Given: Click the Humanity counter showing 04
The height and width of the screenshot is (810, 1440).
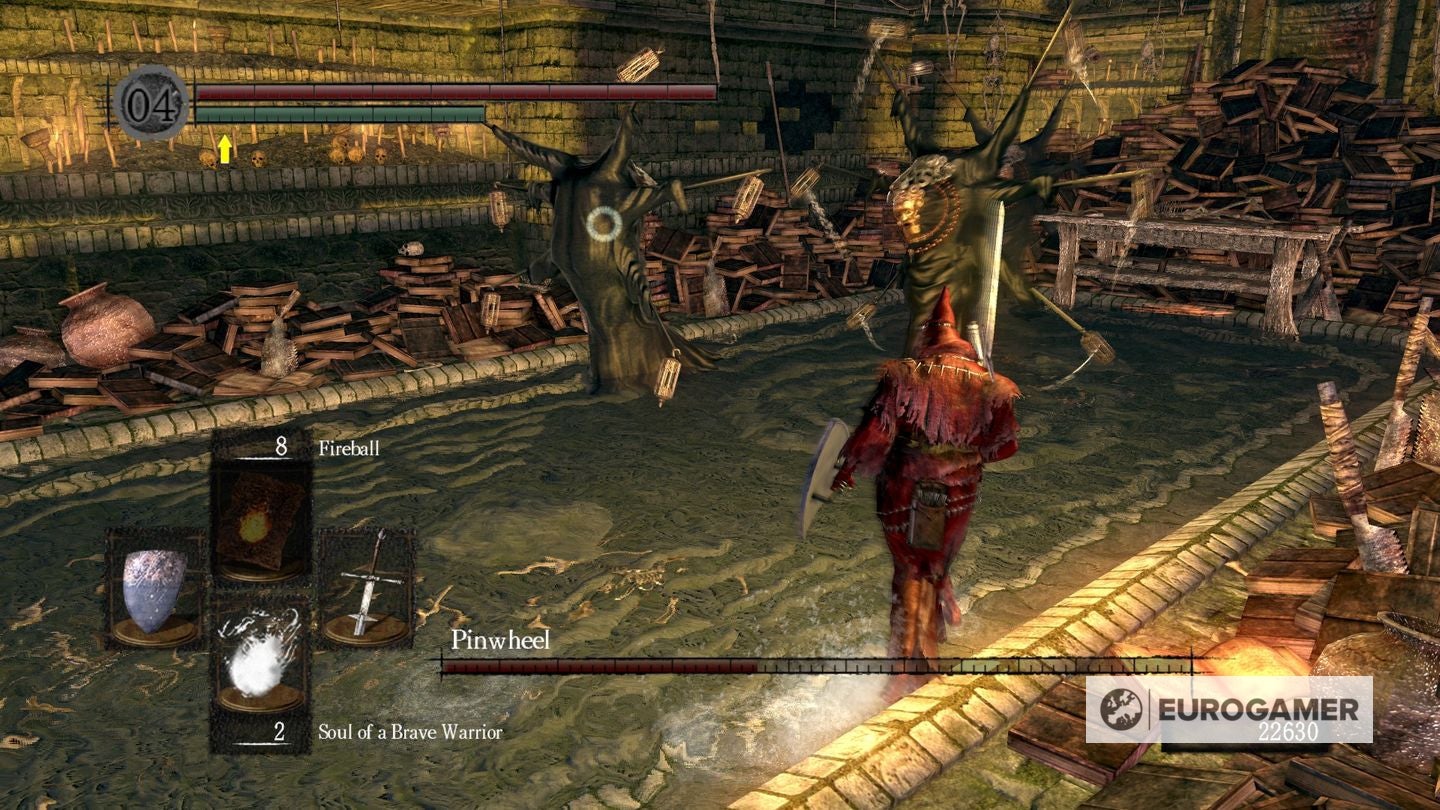Looking at the screenshot, I should [x=150, y=104].
